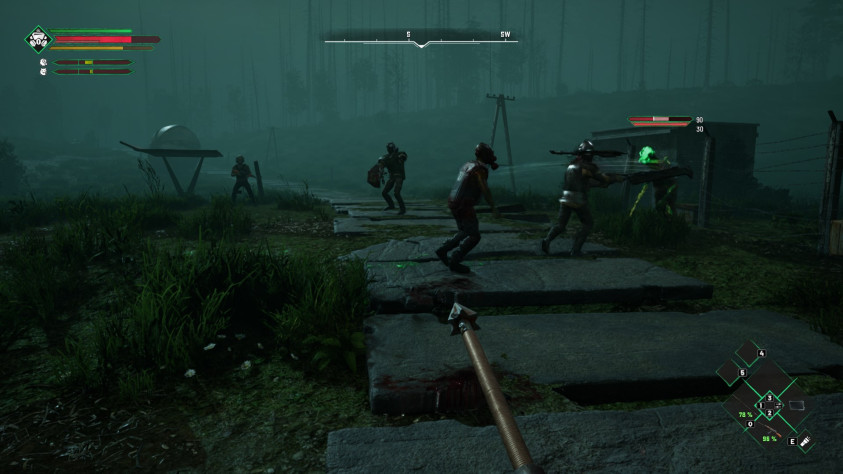Click the gas mask player portrait icon

[x=38, y=40]
